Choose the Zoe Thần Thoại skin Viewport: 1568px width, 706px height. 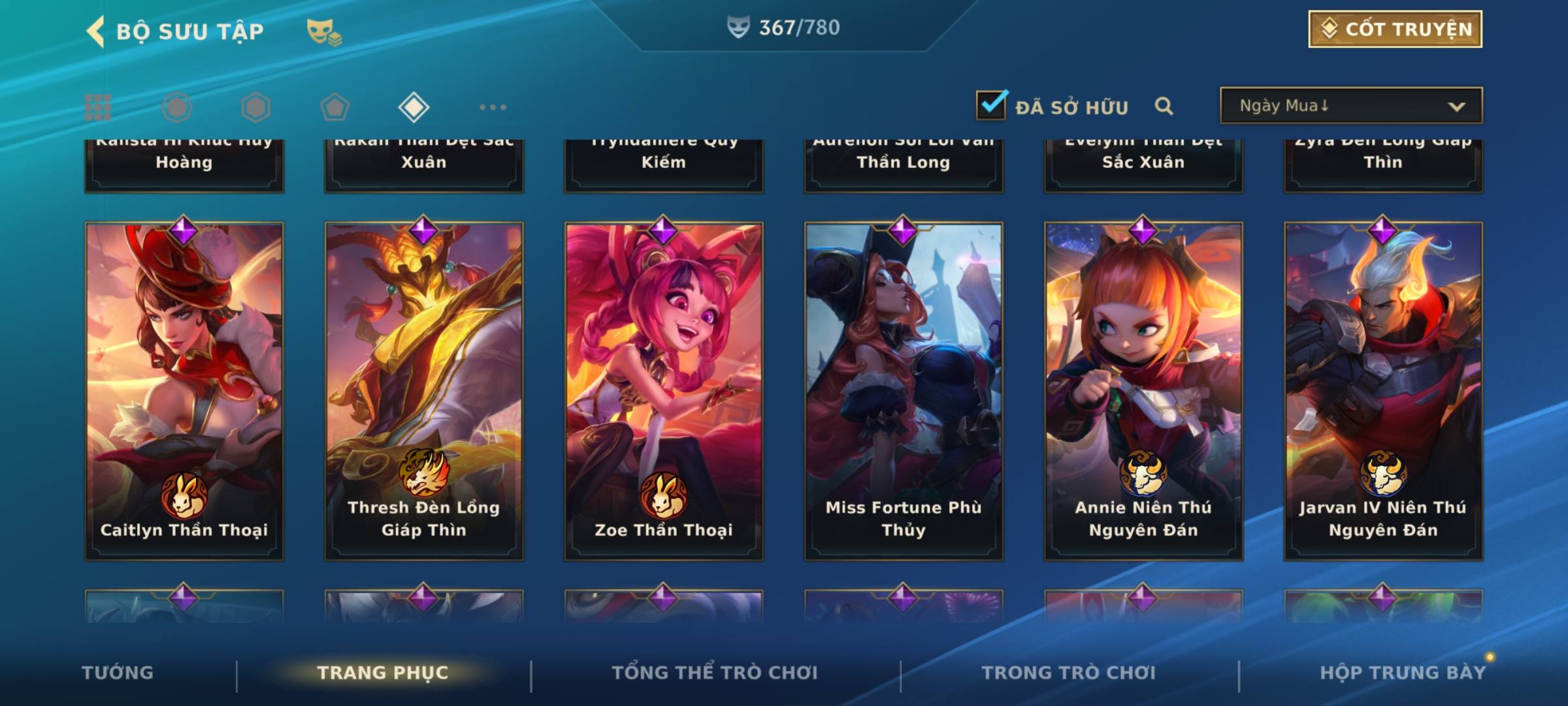pyautogui.click(x=664, y=391)
